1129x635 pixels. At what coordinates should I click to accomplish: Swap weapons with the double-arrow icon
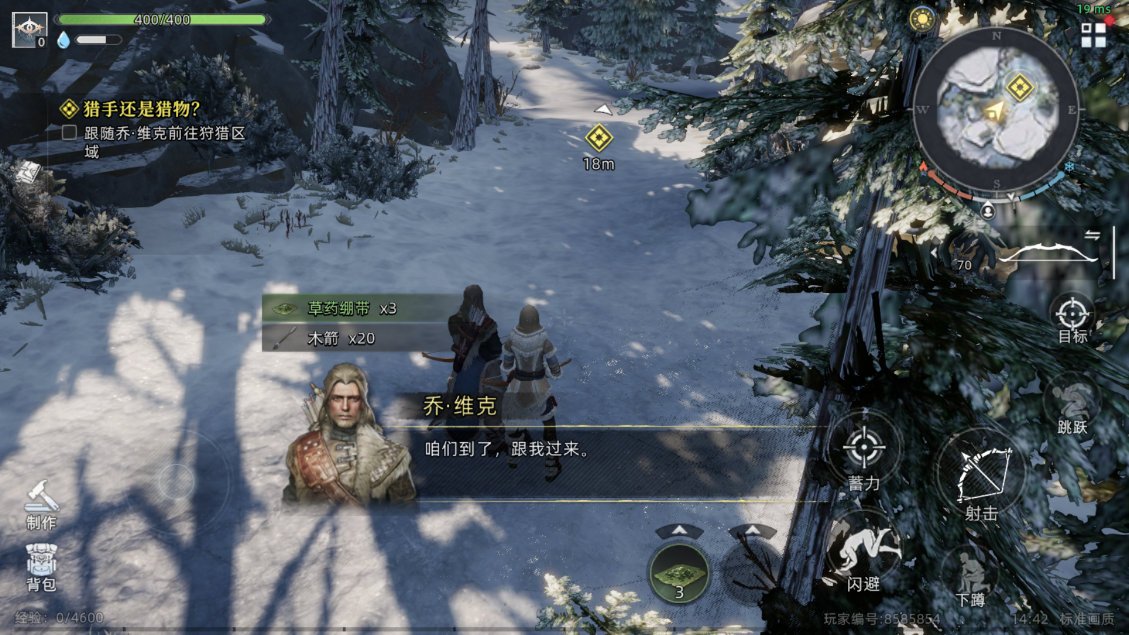(1093, 234)
